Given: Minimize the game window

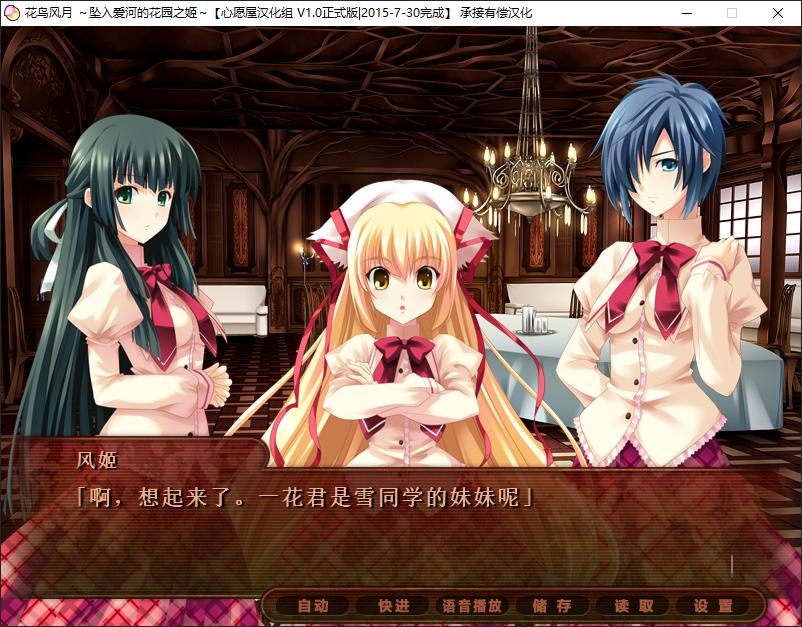Looking at the screenshot, I should click(x=686, y=13).
